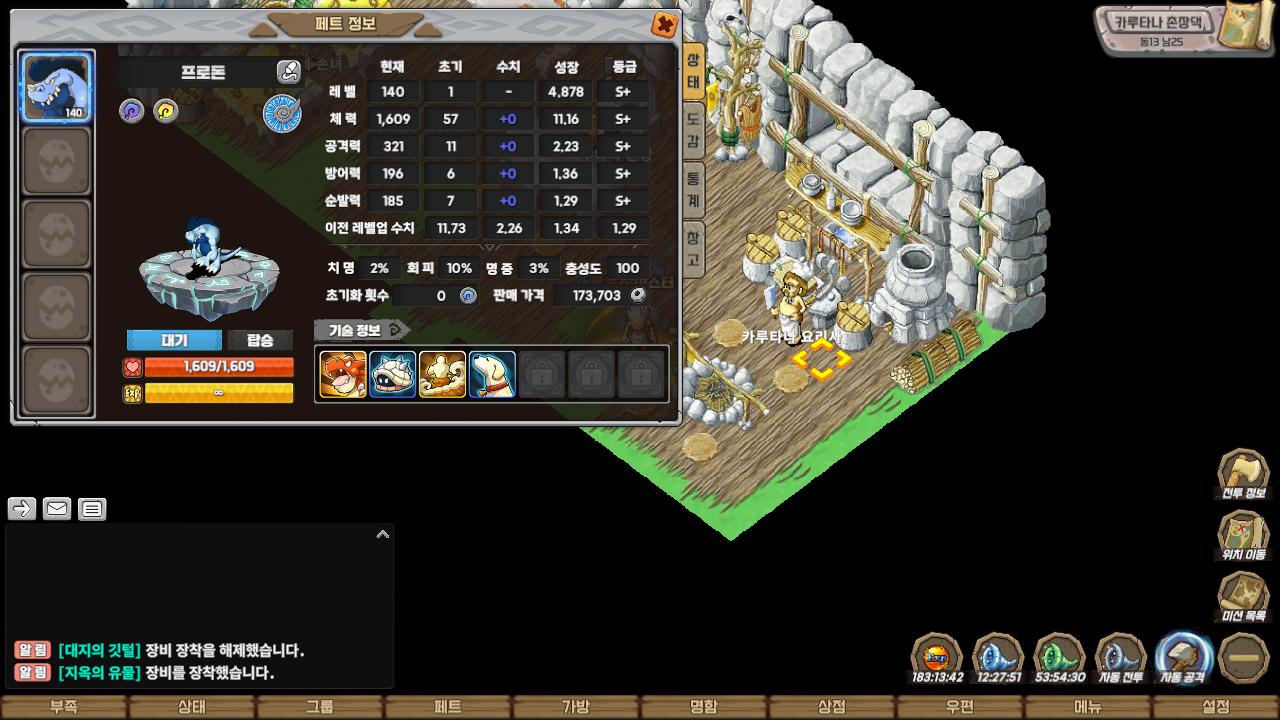Open the 상점 shop menu
1280x720 pixels.
pos(832,707)
